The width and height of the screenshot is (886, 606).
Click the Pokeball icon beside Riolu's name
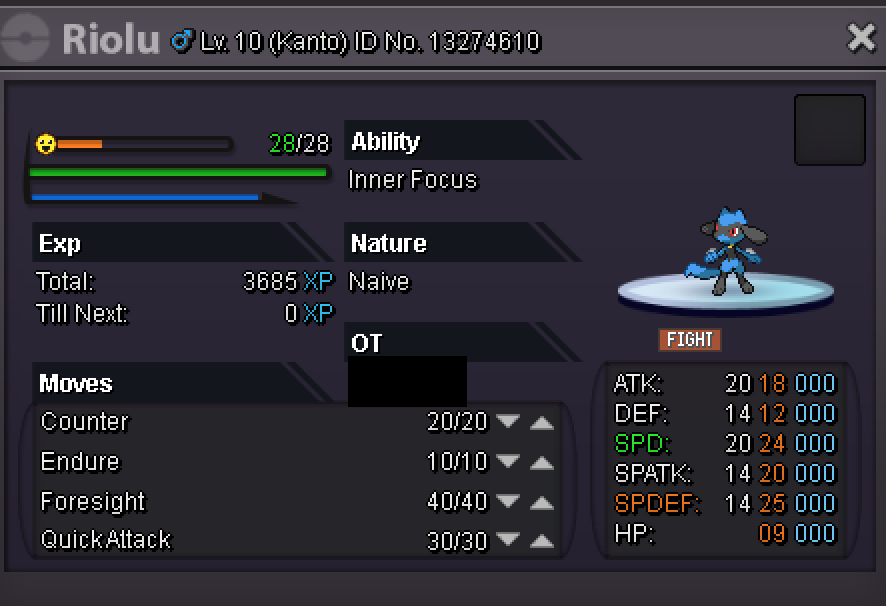point(27,40)
